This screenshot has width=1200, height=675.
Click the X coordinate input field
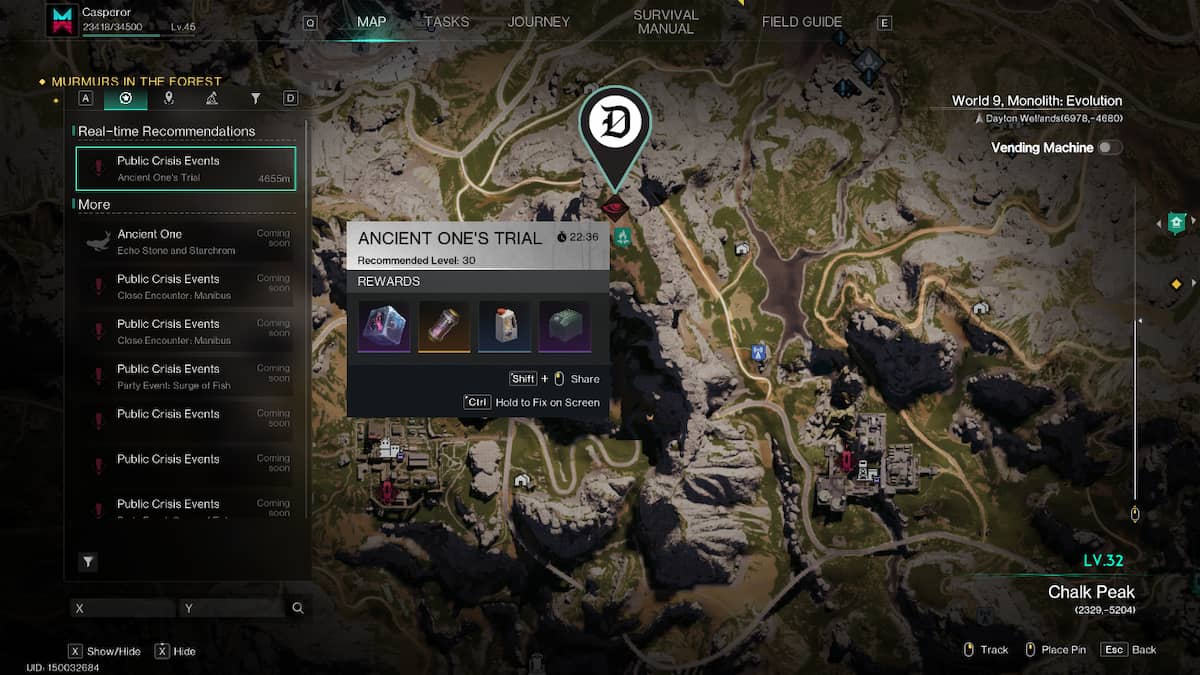click(x=123, y=608)
